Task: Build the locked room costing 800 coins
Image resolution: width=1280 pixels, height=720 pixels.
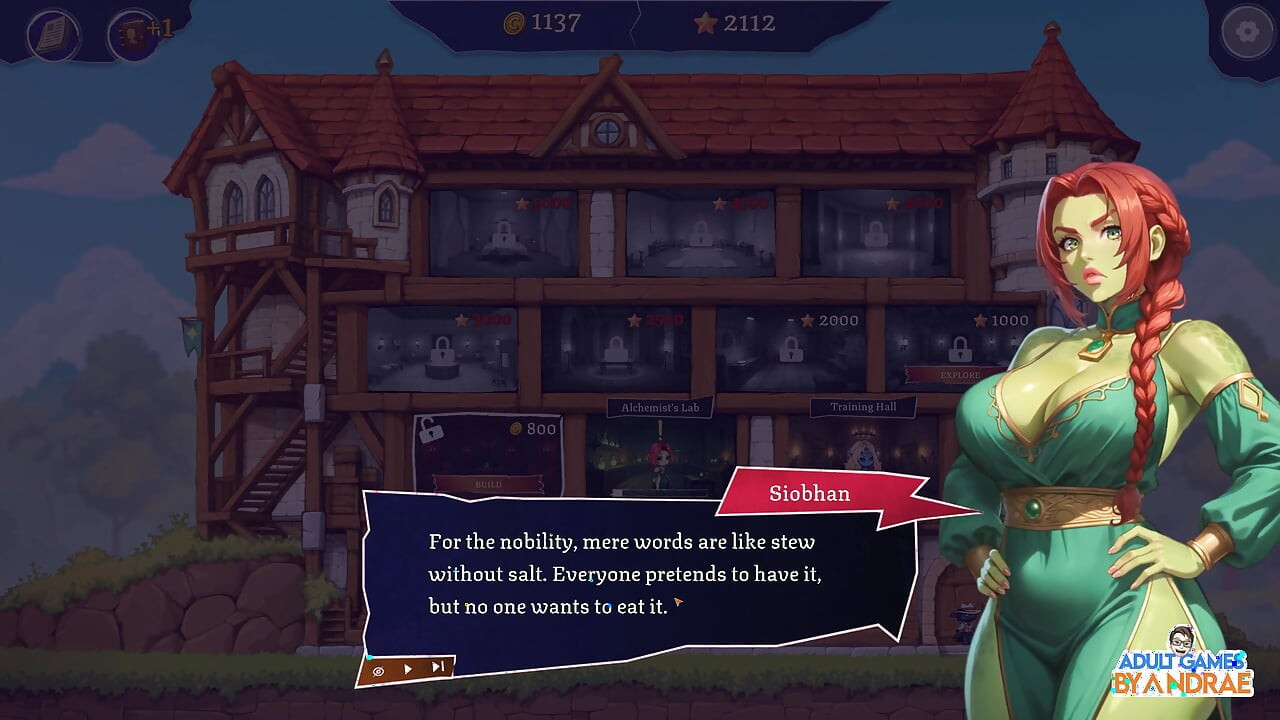Action: 488,484
